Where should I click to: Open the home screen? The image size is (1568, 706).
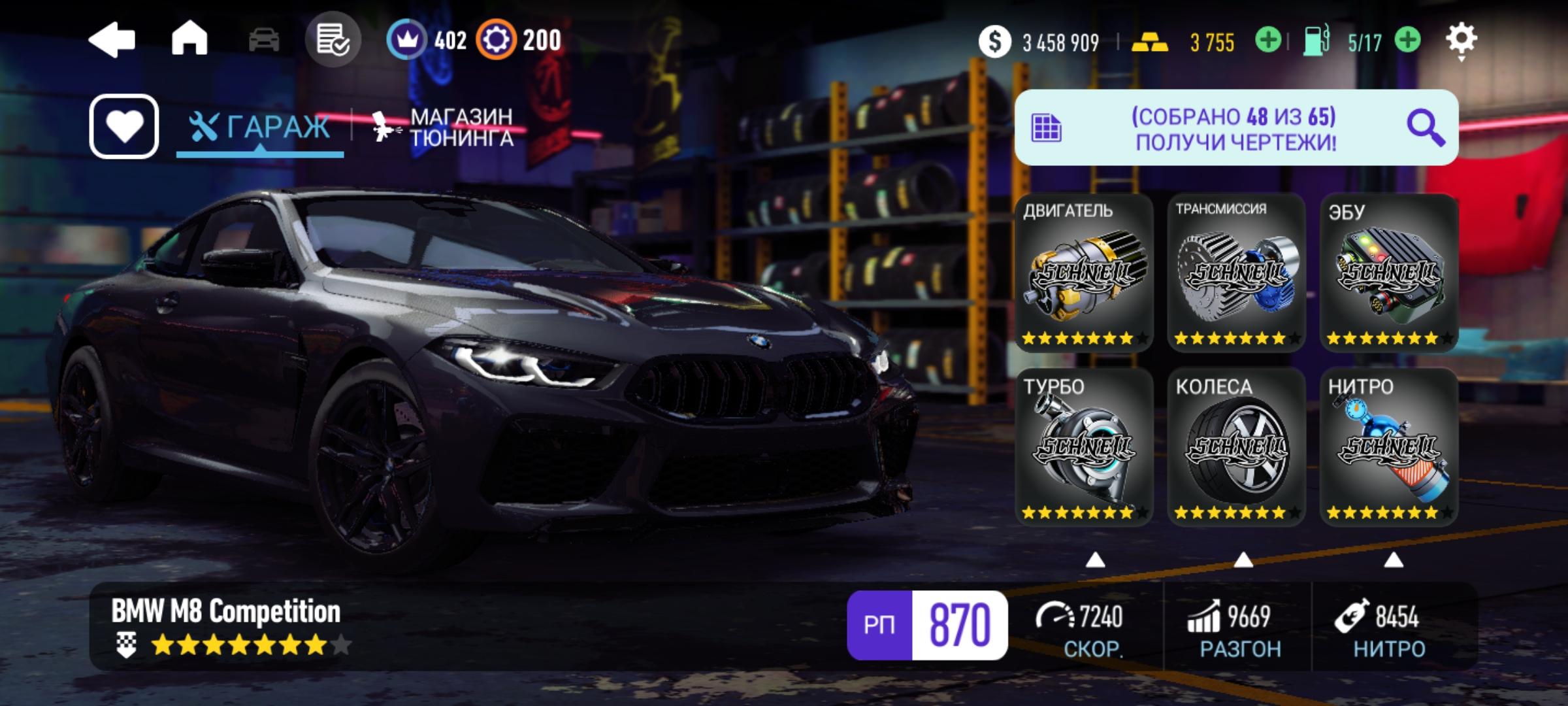(x=189, y=39)
